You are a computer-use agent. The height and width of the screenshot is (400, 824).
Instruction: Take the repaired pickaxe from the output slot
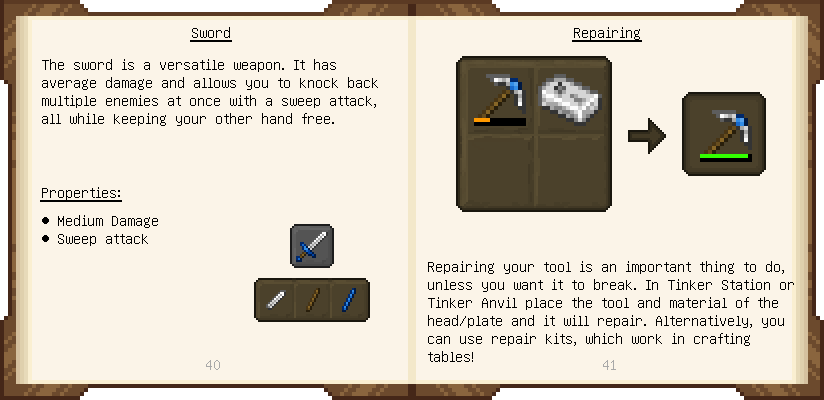pyautogui.click(x=724, y=134)
